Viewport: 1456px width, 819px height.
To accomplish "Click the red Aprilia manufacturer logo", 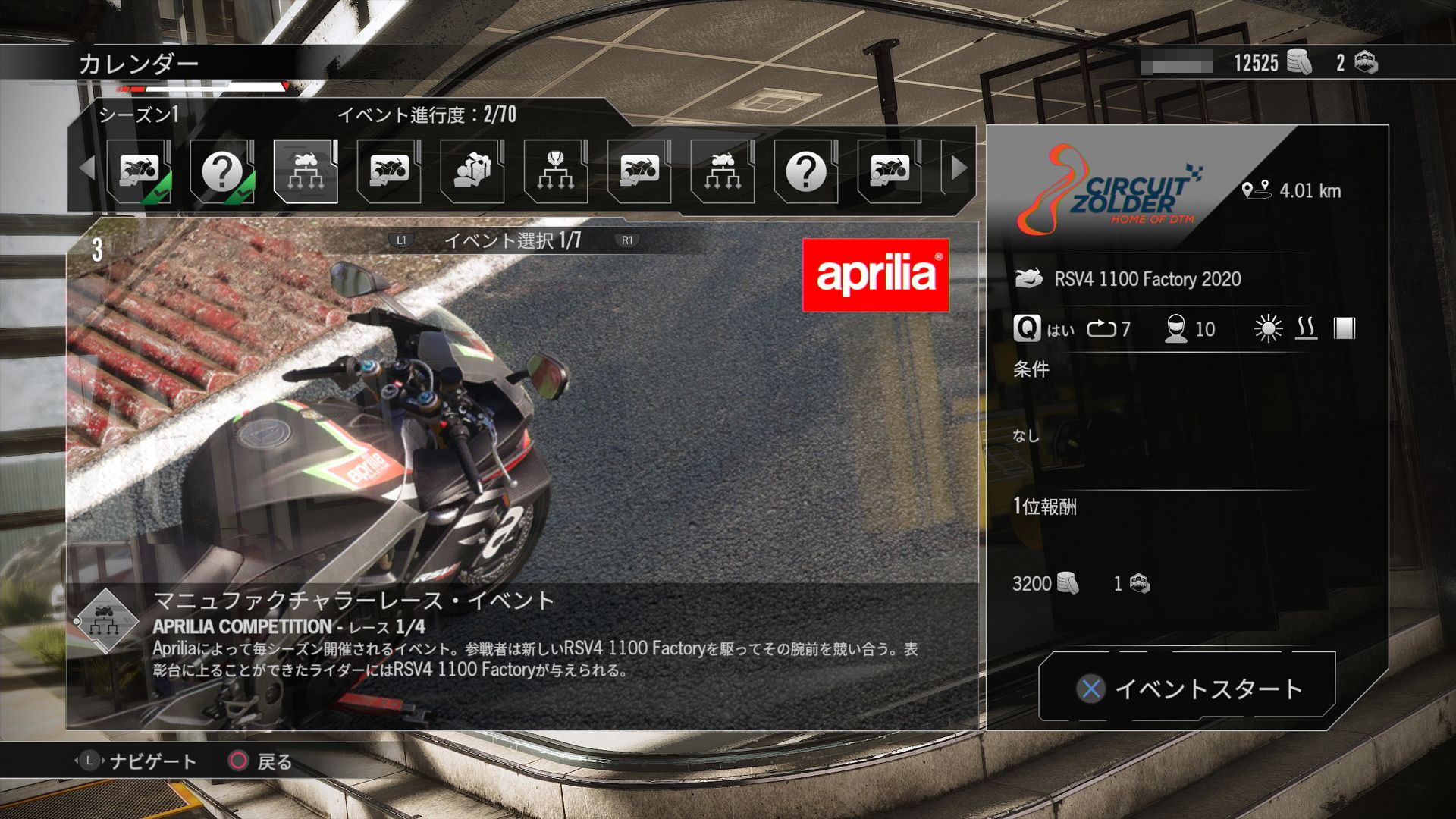I will (875, 275).
